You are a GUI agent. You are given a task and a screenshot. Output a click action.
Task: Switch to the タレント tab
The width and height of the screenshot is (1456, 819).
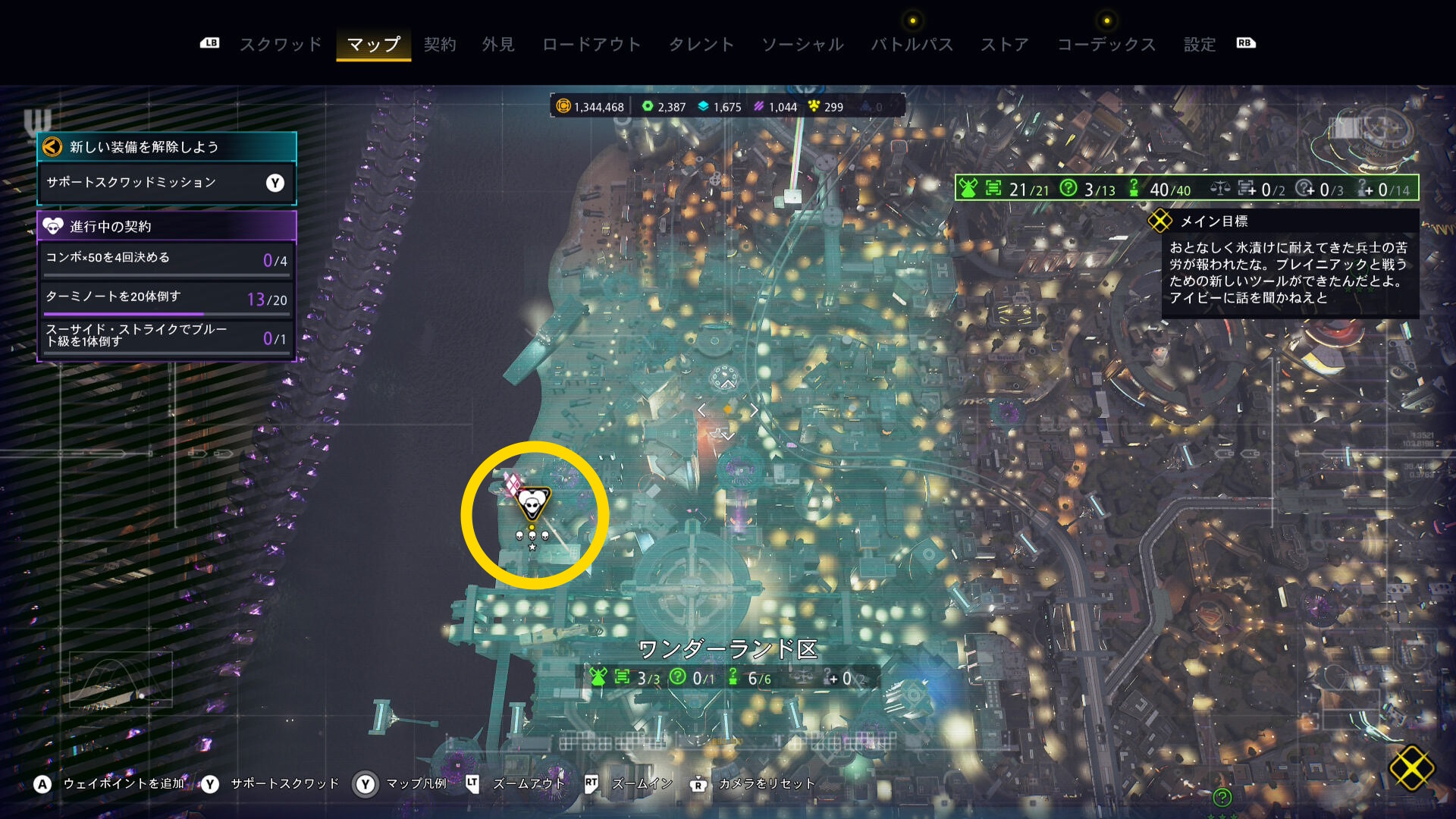[701, 45]
